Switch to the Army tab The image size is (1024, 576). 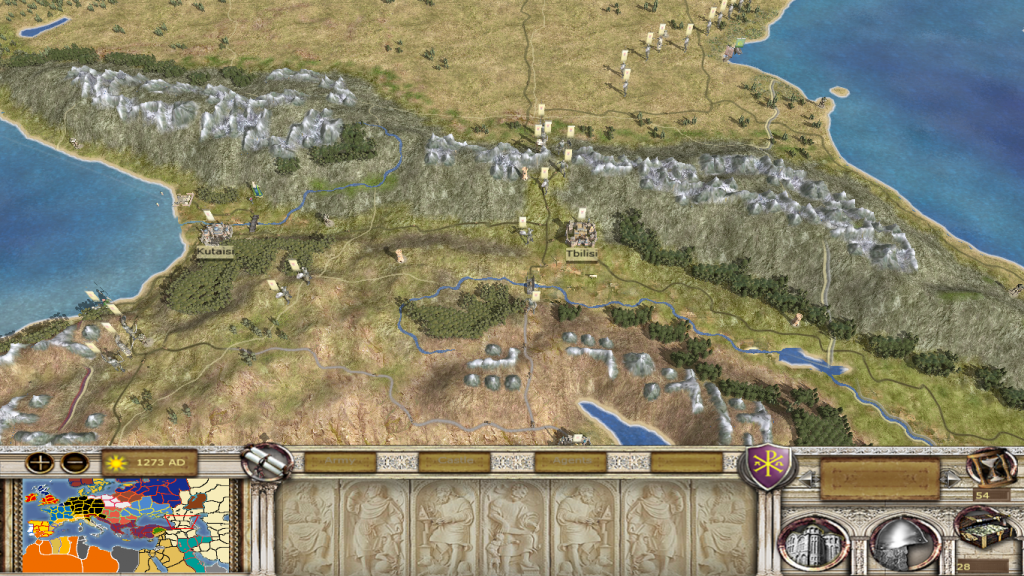click(x=340, y=462)
